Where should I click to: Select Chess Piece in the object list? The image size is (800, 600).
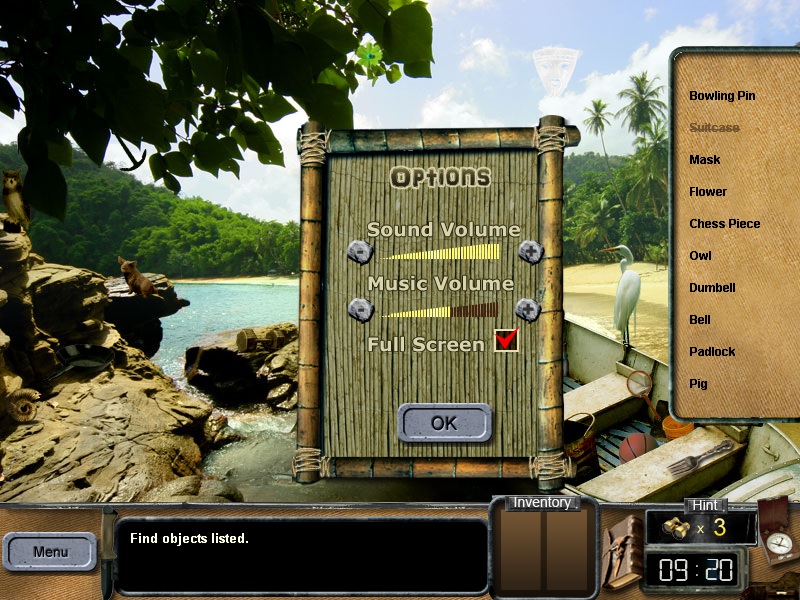(724, 224)
